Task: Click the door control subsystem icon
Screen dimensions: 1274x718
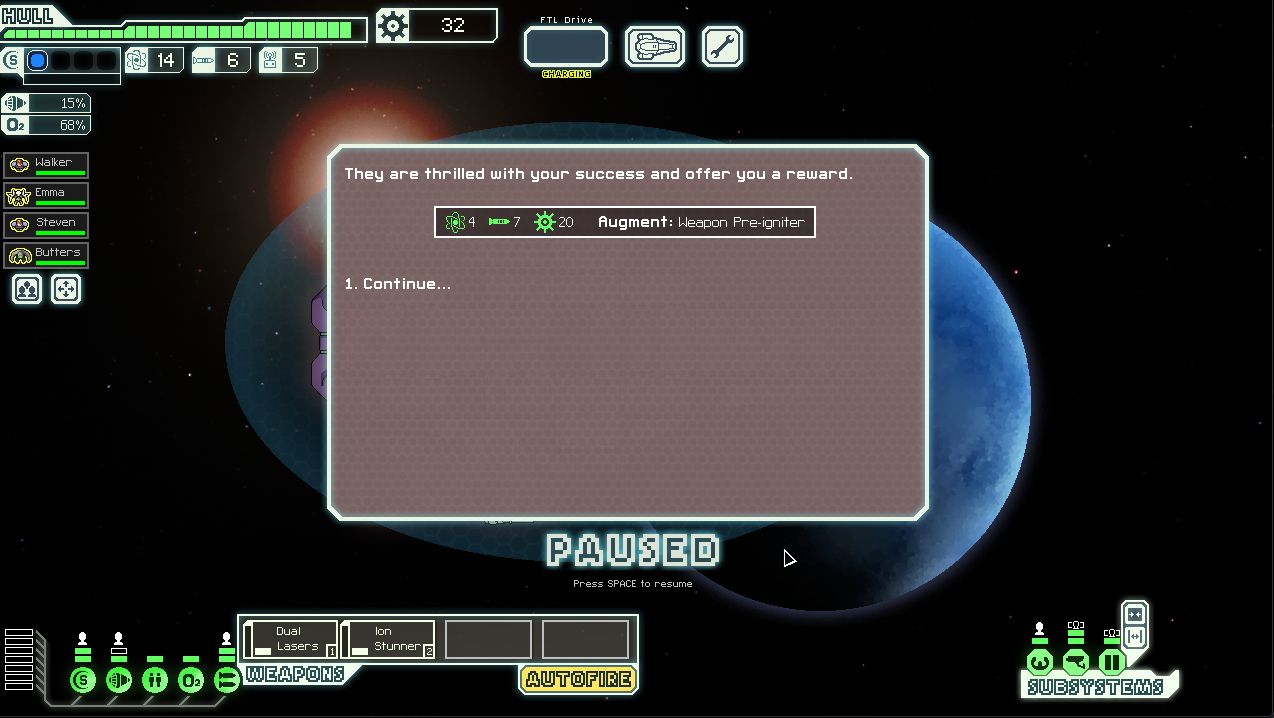Action: 1111,662
